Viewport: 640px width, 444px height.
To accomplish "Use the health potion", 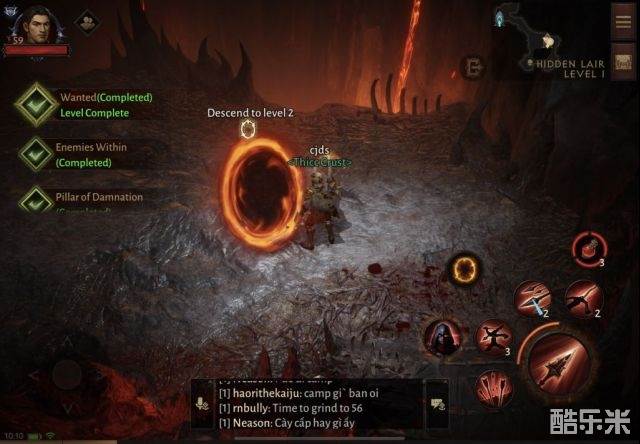I will click(590, 249).
